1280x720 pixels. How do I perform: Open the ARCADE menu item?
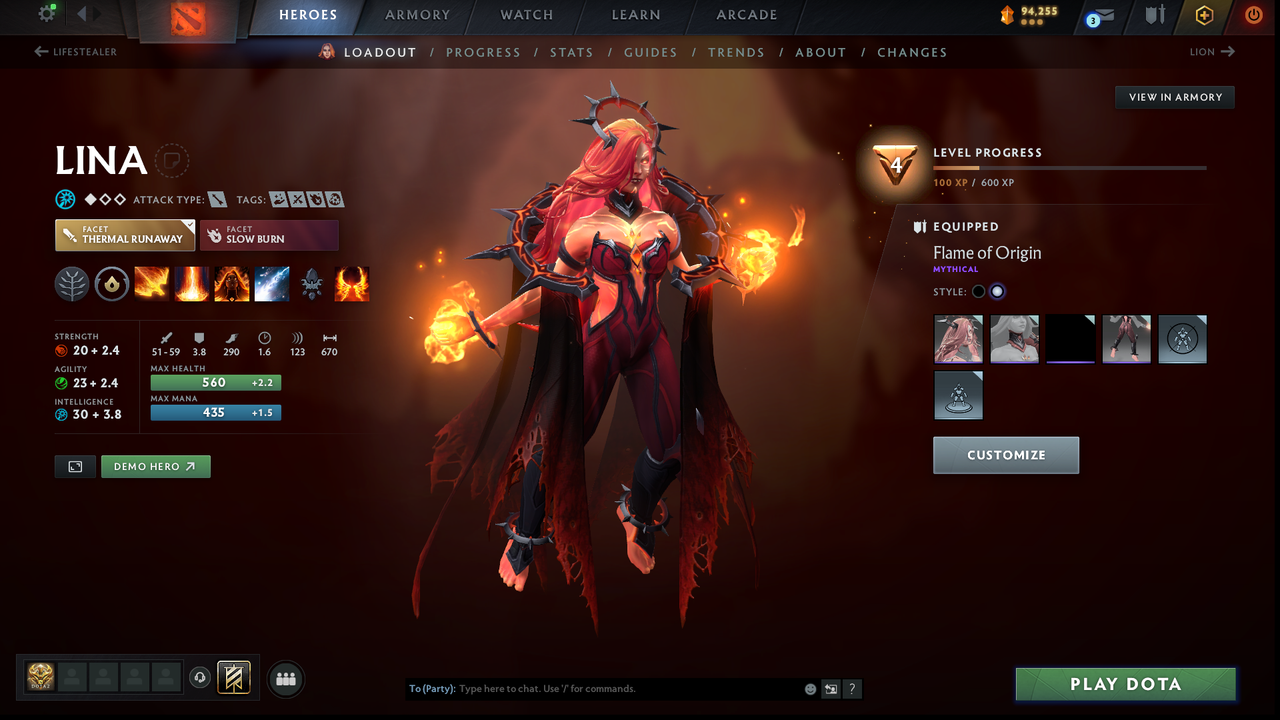(x=746, y=15)
